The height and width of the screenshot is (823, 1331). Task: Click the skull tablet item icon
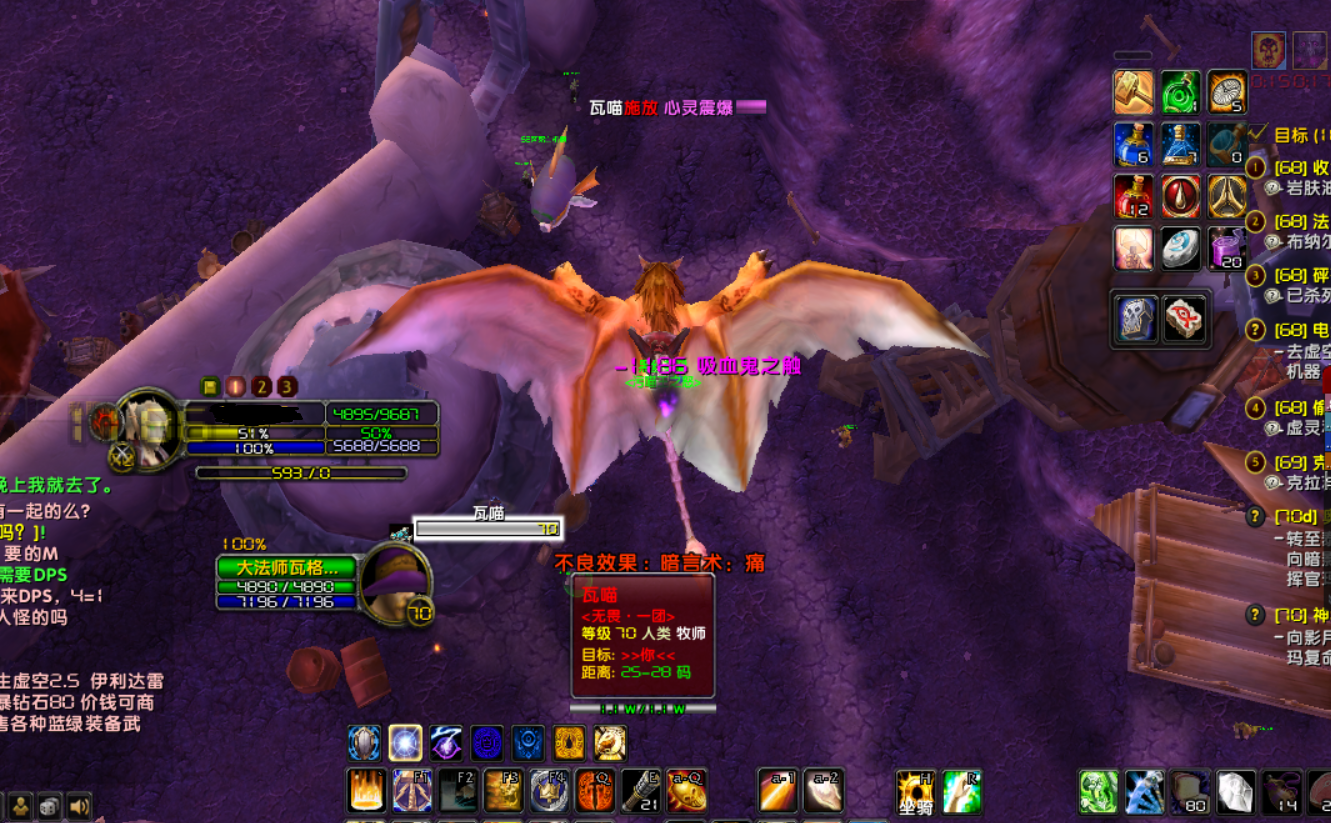click(1137, 319)
